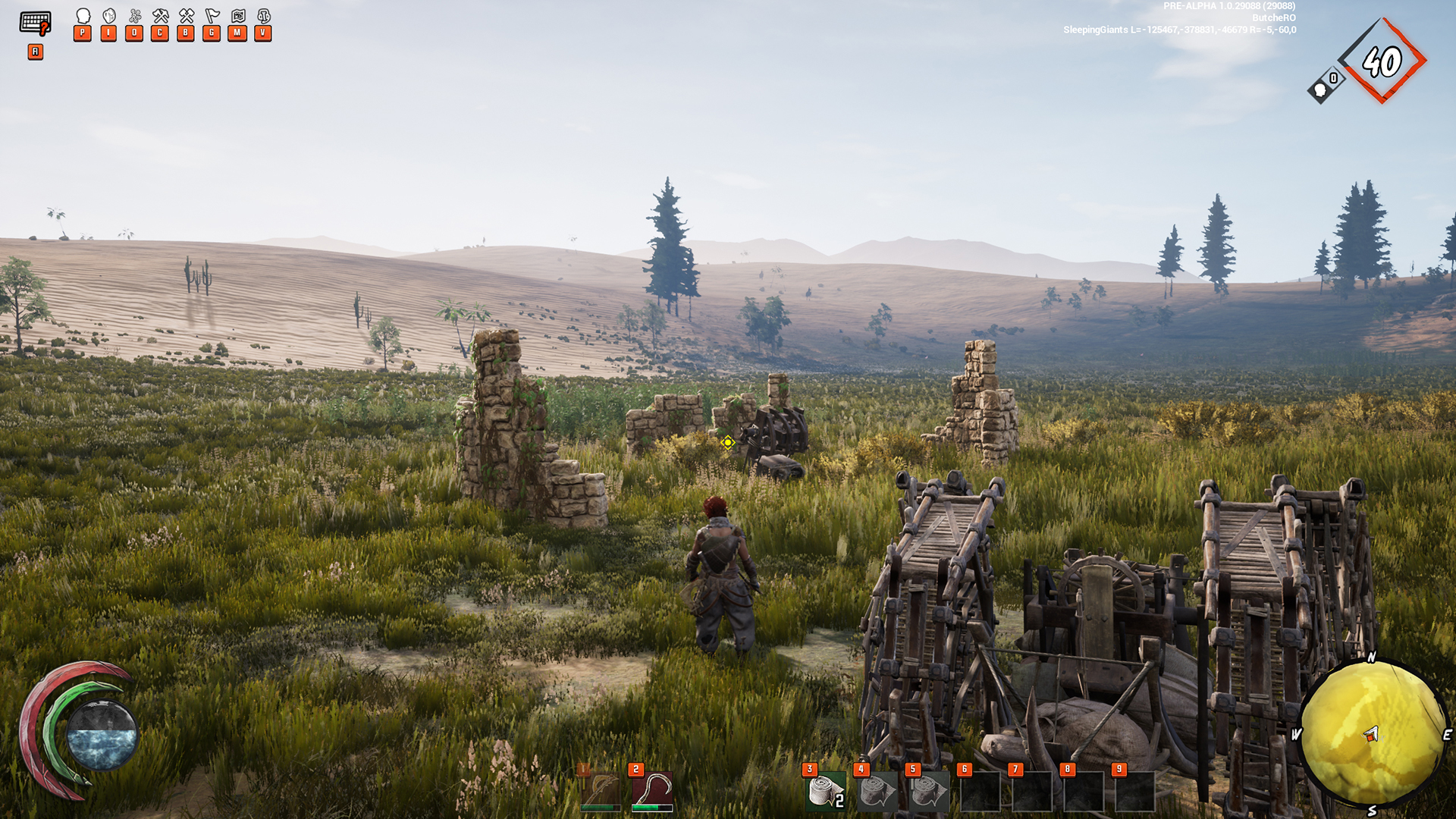
Task: Open crafting via the hammer and axe icon
Action: click(160, 16)
